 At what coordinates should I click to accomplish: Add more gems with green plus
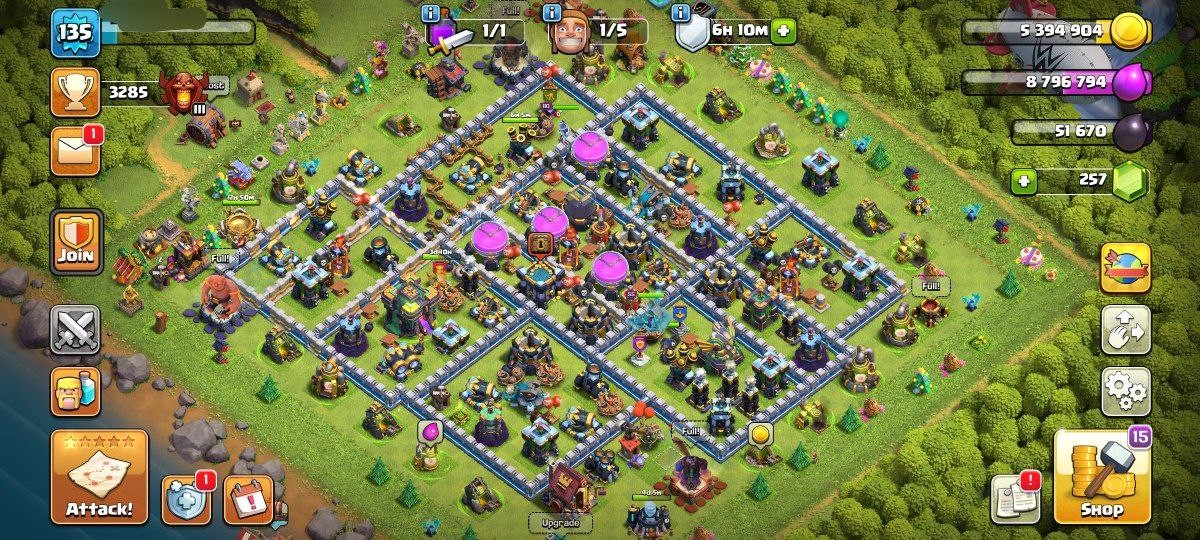click(x=1023, y=182)
